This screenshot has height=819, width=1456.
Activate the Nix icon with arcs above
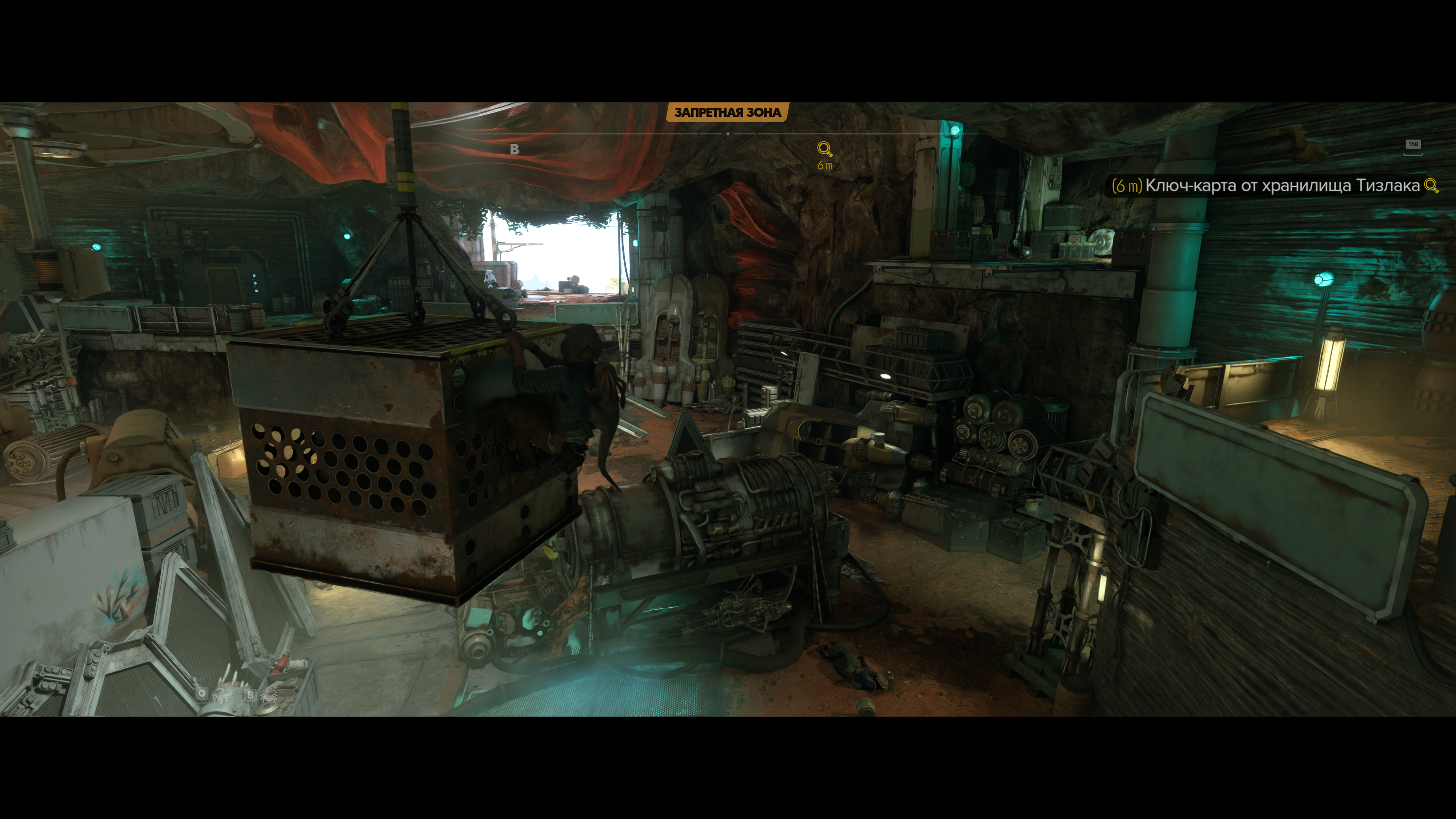(x=269, y=695)
